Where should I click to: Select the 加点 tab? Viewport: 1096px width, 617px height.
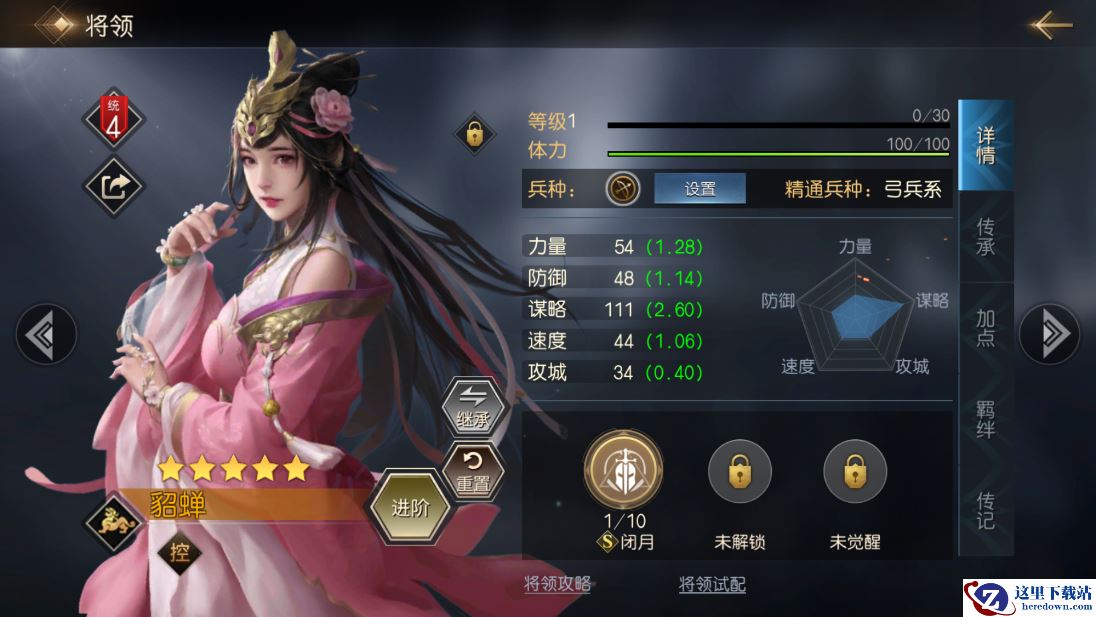[985, 327]
